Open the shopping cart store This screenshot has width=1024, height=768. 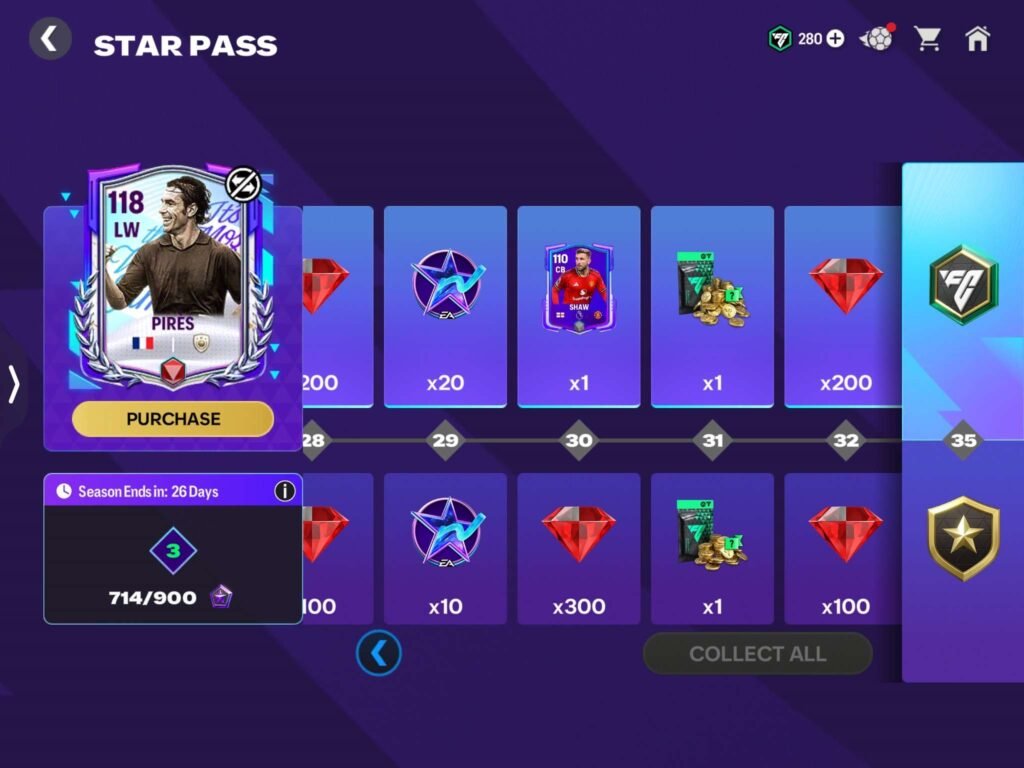(x=928, y=39)
